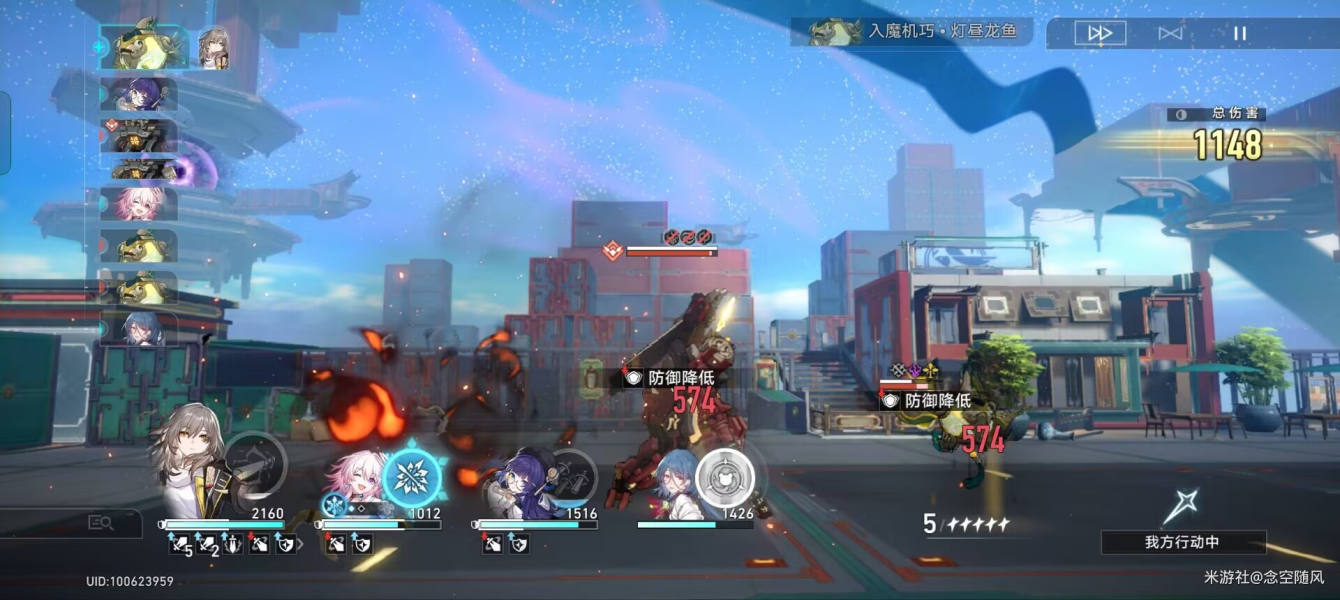Select March 7th's portrait in turn order
Viewport: 1340px width, 600px height.
pyautogui.click(x=139, y=203)
